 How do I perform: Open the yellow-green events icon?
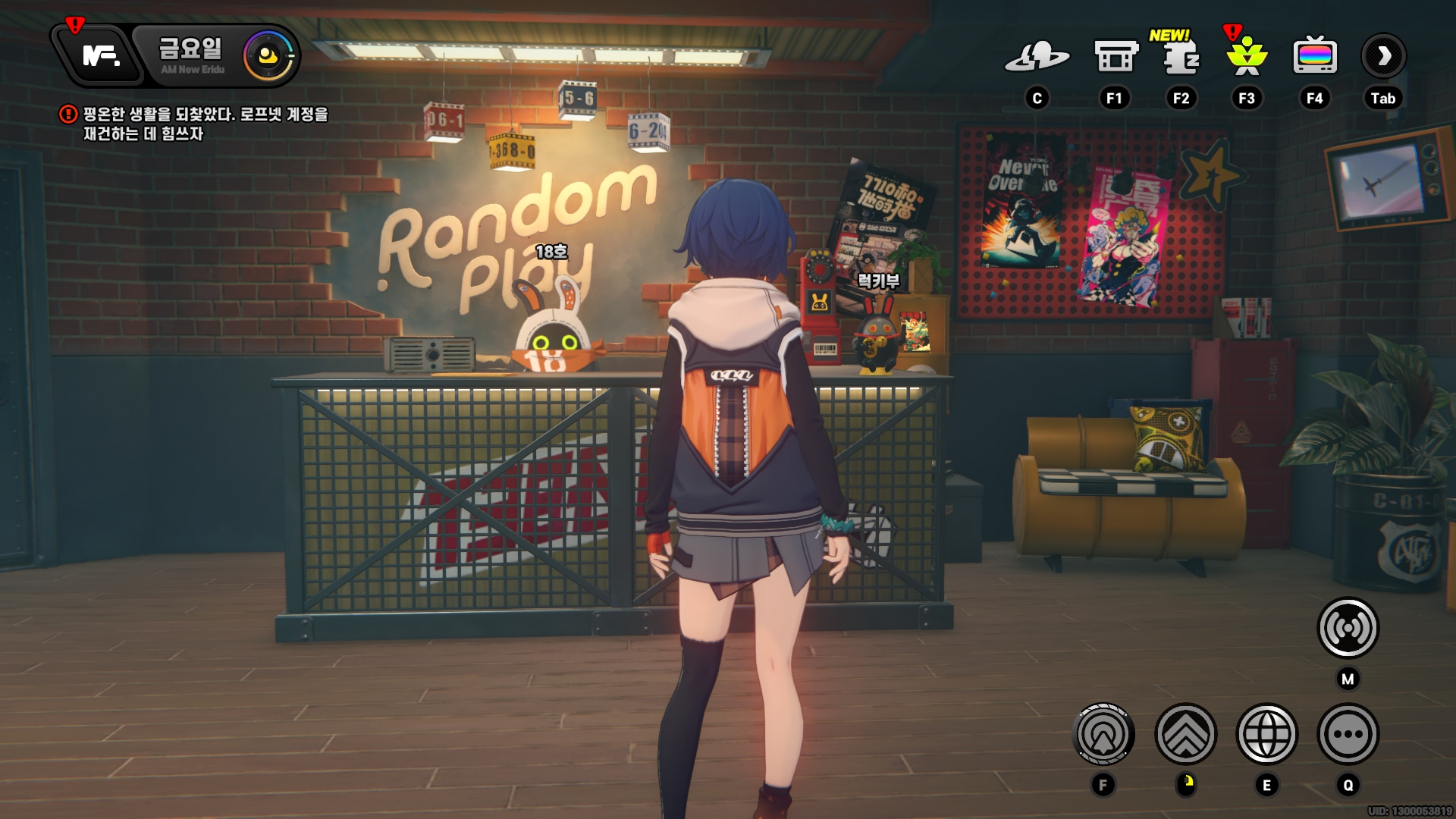point(1247,57)
